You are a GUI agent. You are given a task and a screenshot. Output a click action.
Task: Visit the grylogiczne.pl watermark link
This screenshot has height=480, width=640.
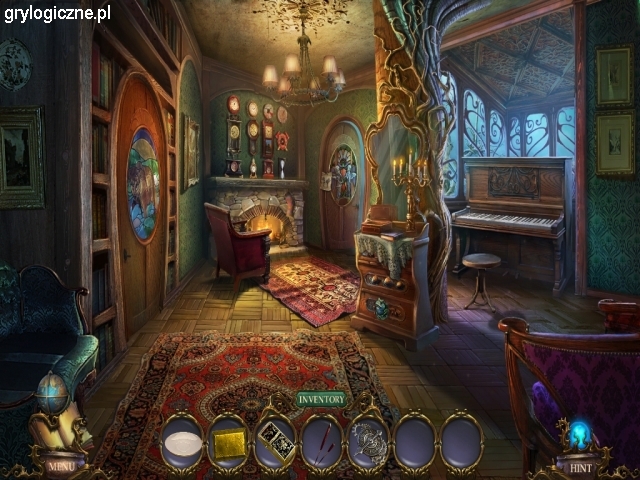[57, 14]
